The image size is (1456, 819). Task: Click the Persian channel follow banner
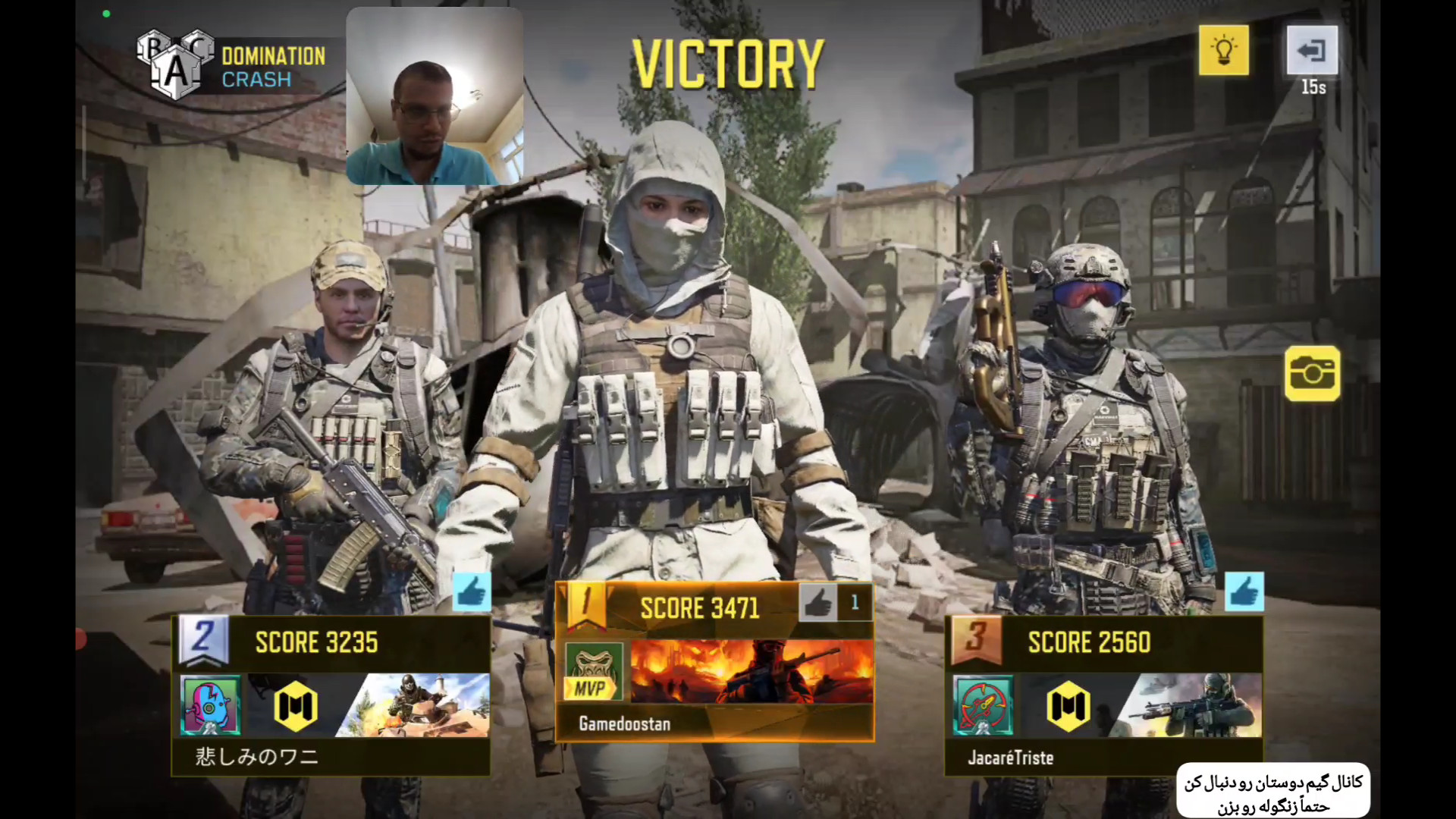(x=1273, y=791)
